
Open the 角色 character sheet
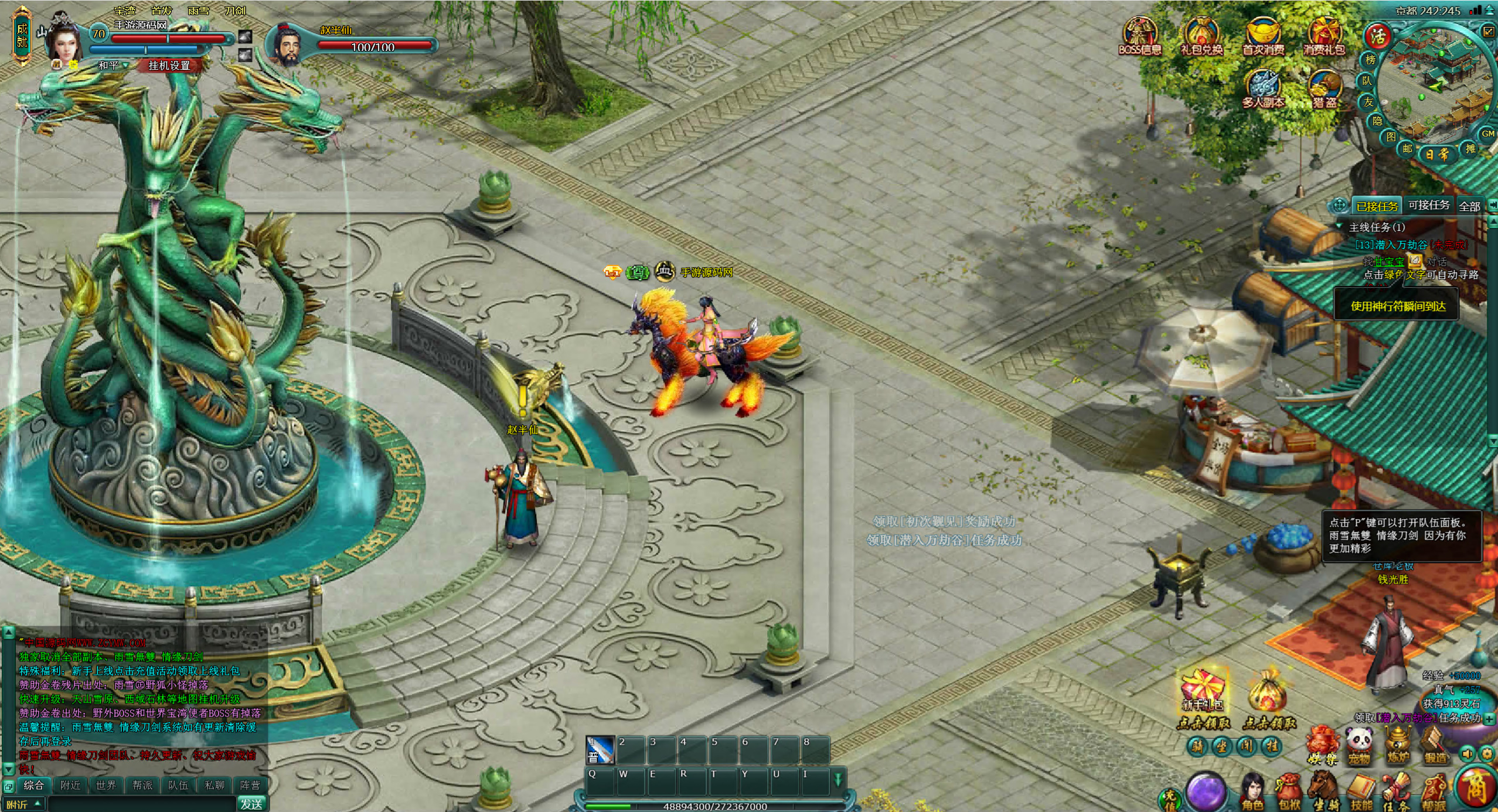(1252, 793)
